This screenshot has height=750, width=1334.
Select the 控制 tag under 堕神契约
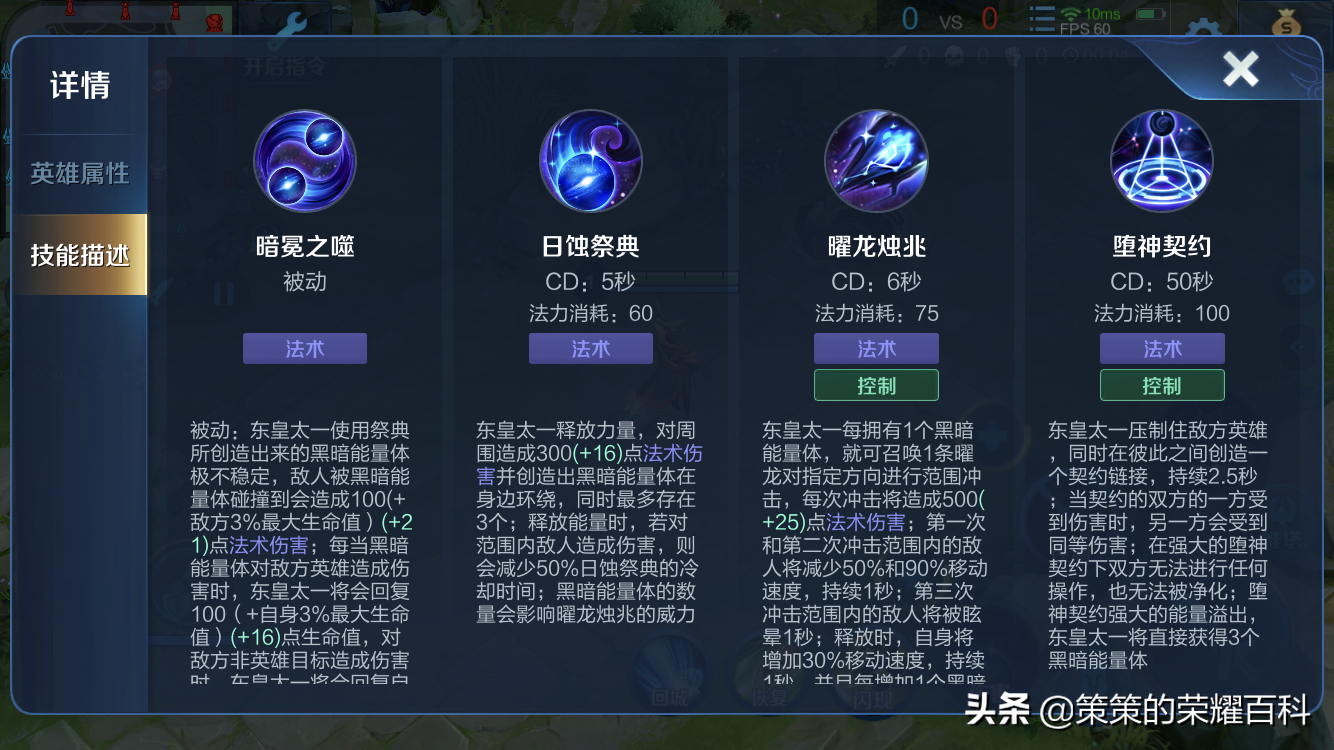pos(1161,384)
